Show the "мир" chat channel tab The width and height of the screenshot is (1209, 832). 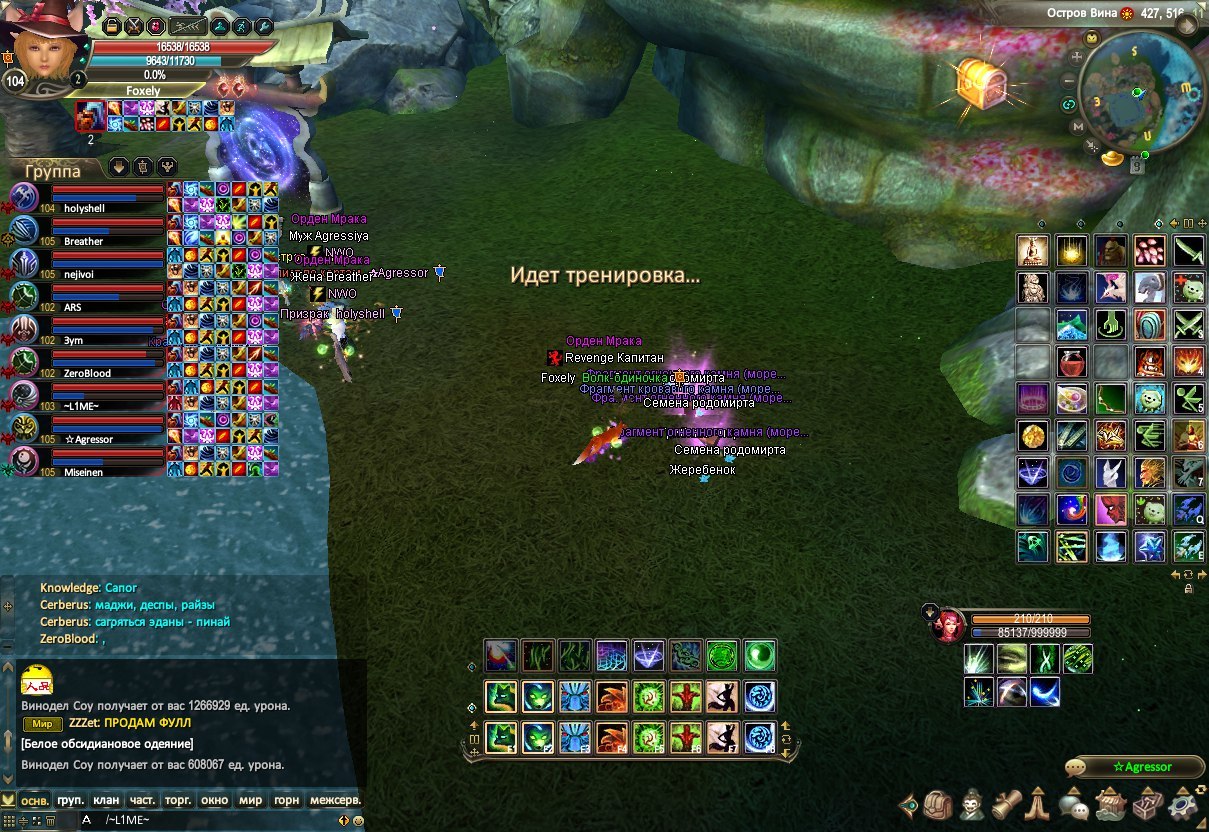click(x=250, y=800)
